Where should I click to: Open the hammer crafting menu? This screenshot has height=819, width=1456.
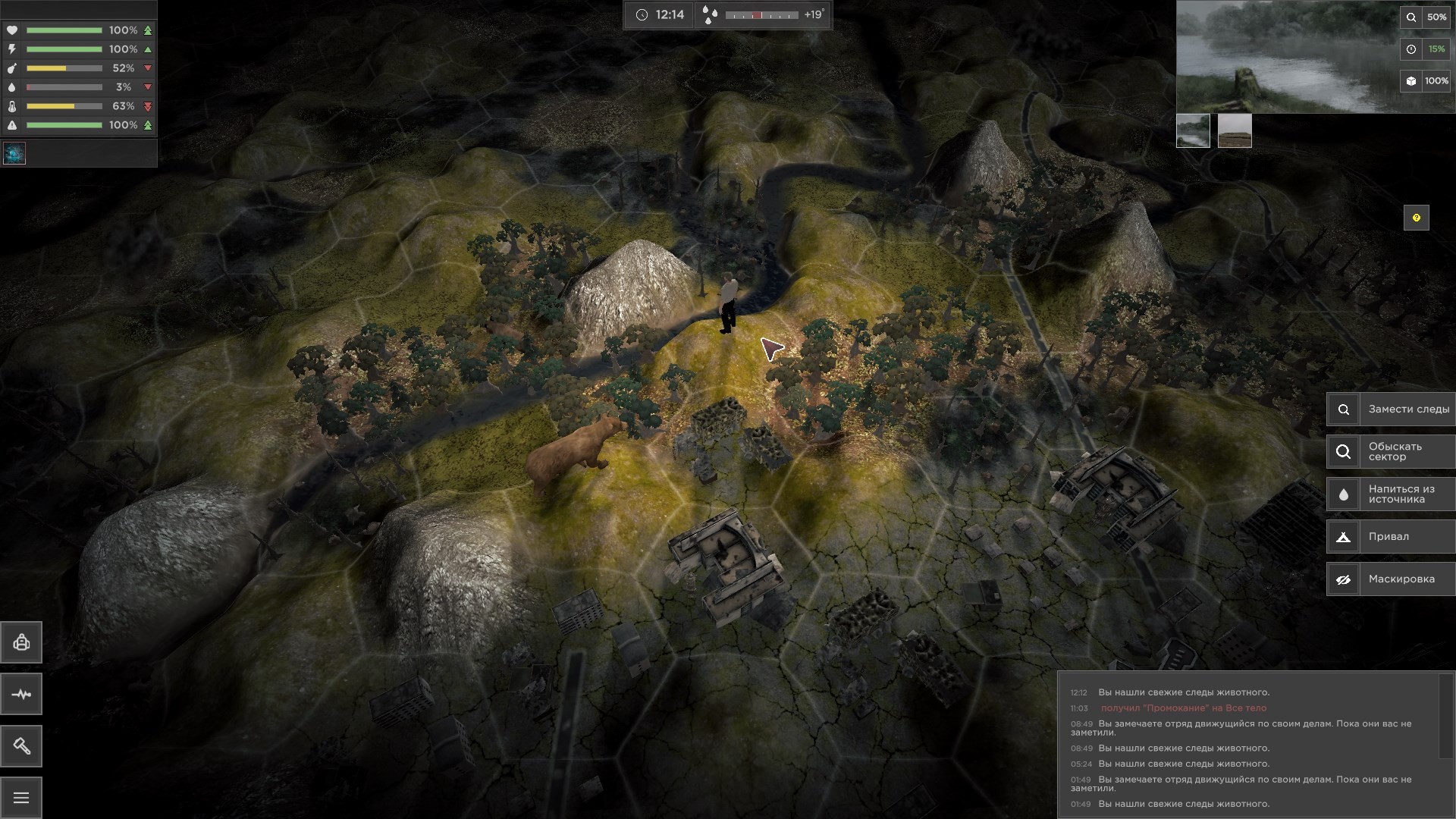(21, 746)
